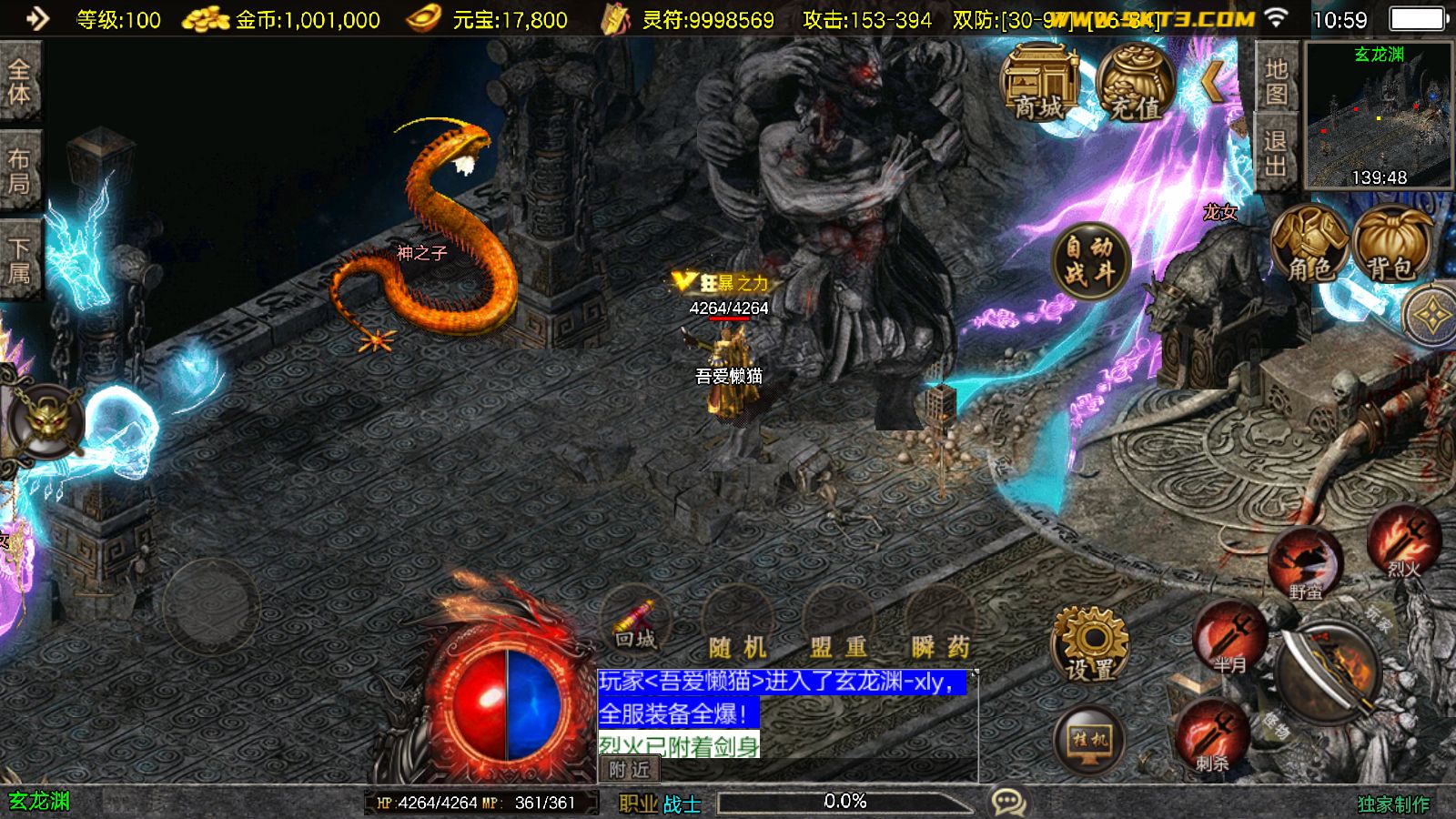1456x819 pixels.
Task: Open the 充值 recharge menu
Action: pos(1135,84)
